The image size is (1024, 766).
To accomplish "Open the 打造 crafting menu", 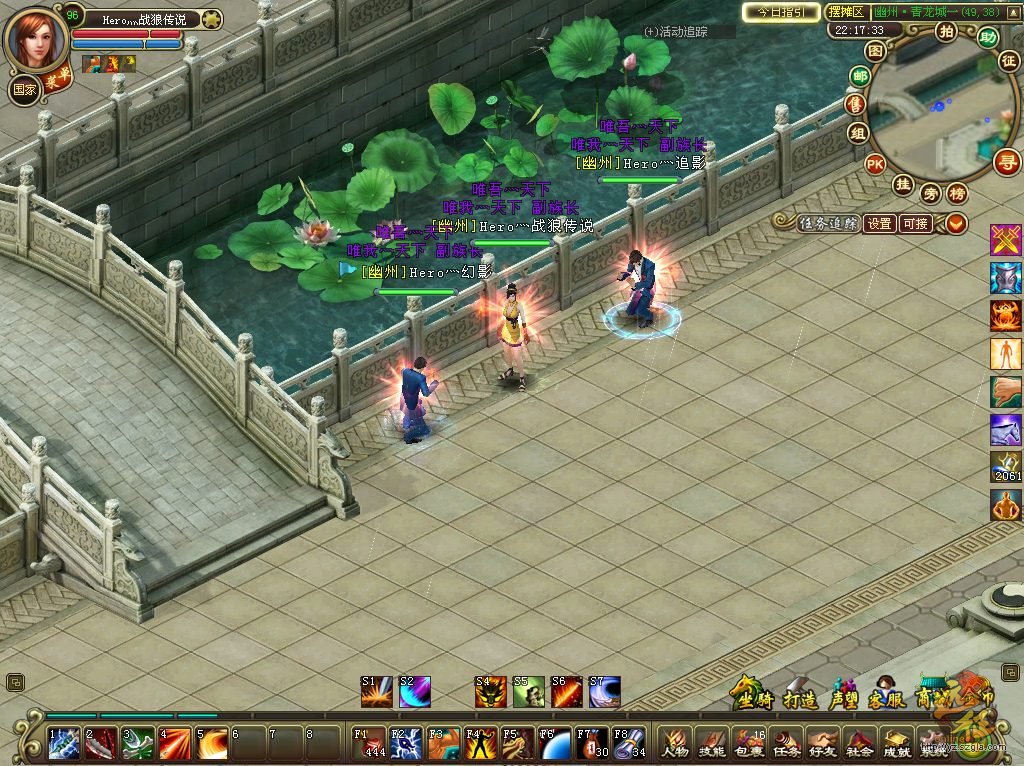I will click(x=800, y=697).
